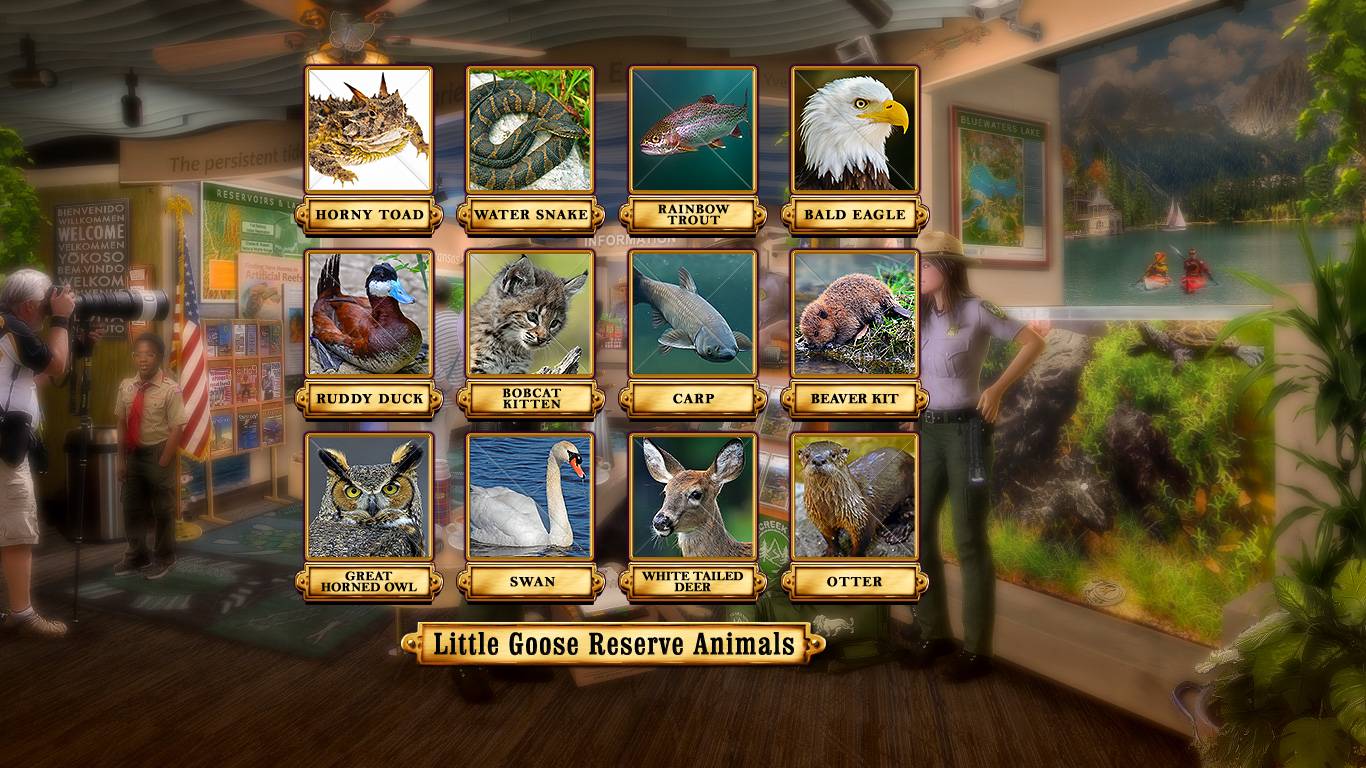
Task: Choose the Bobcat Kitten card
Action: click(x=531, y=313)
